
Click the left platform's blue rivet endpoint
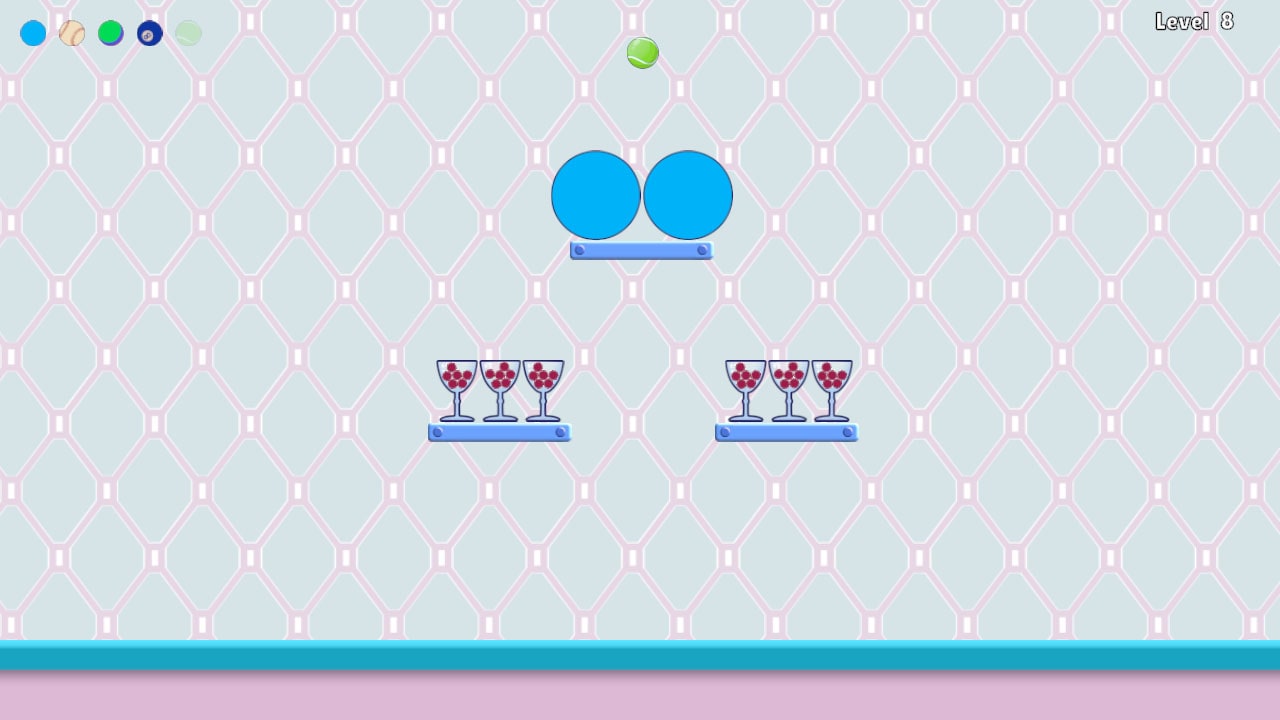[x=438, y=432]
